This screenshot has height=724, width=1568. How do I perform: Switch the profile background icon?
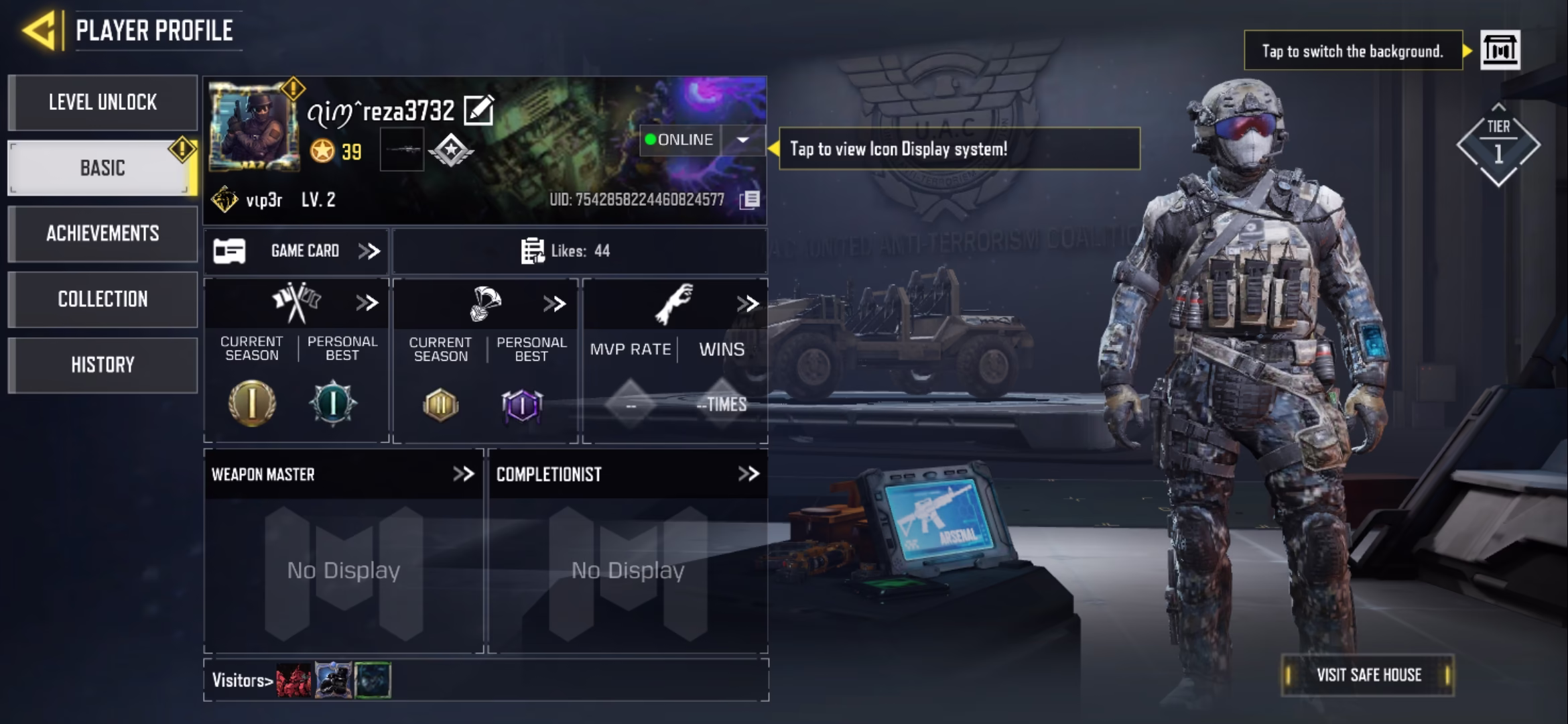[1500, 50]
